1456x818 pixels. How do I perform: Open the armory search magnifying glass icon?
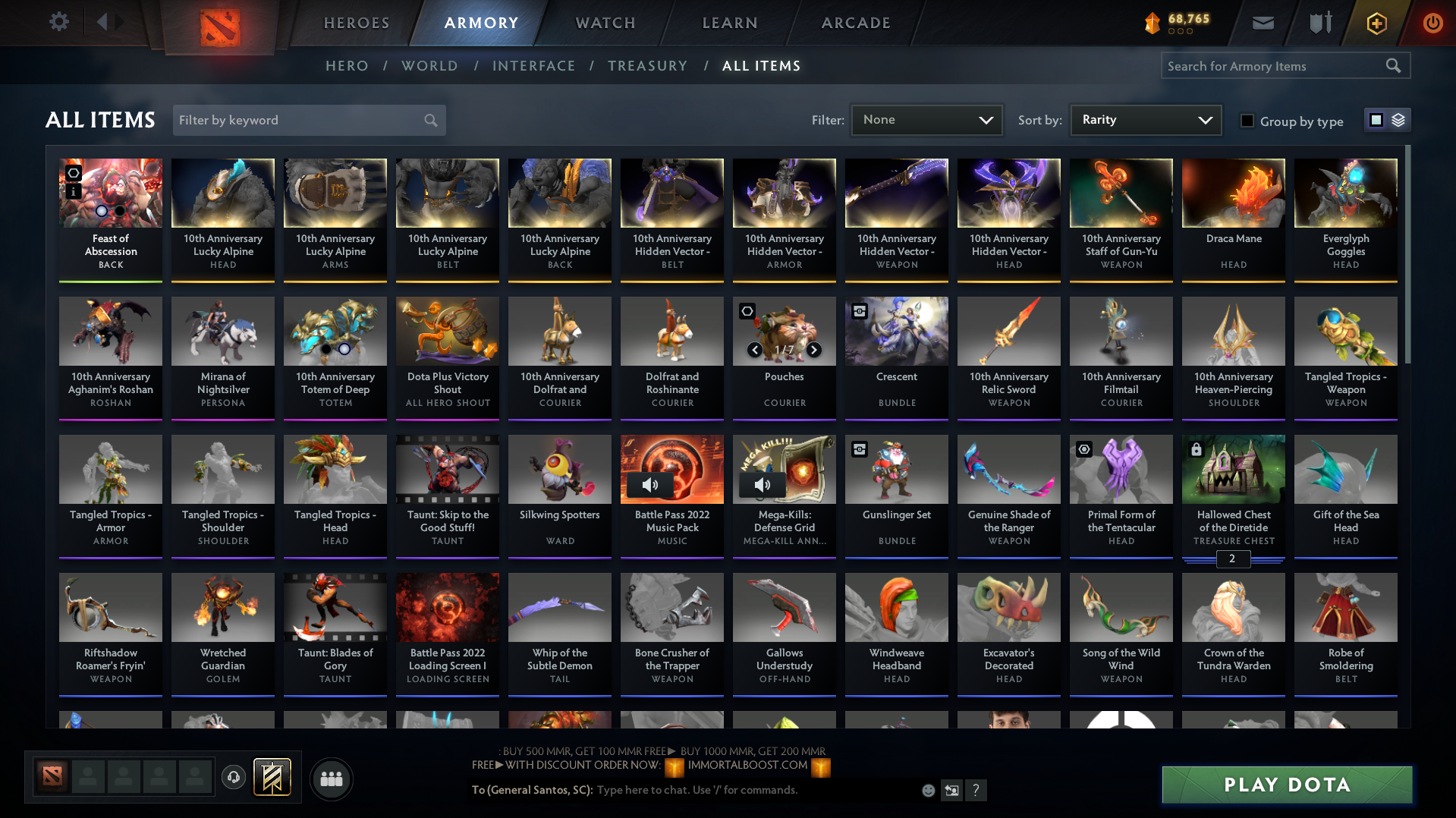(1394, 65)
